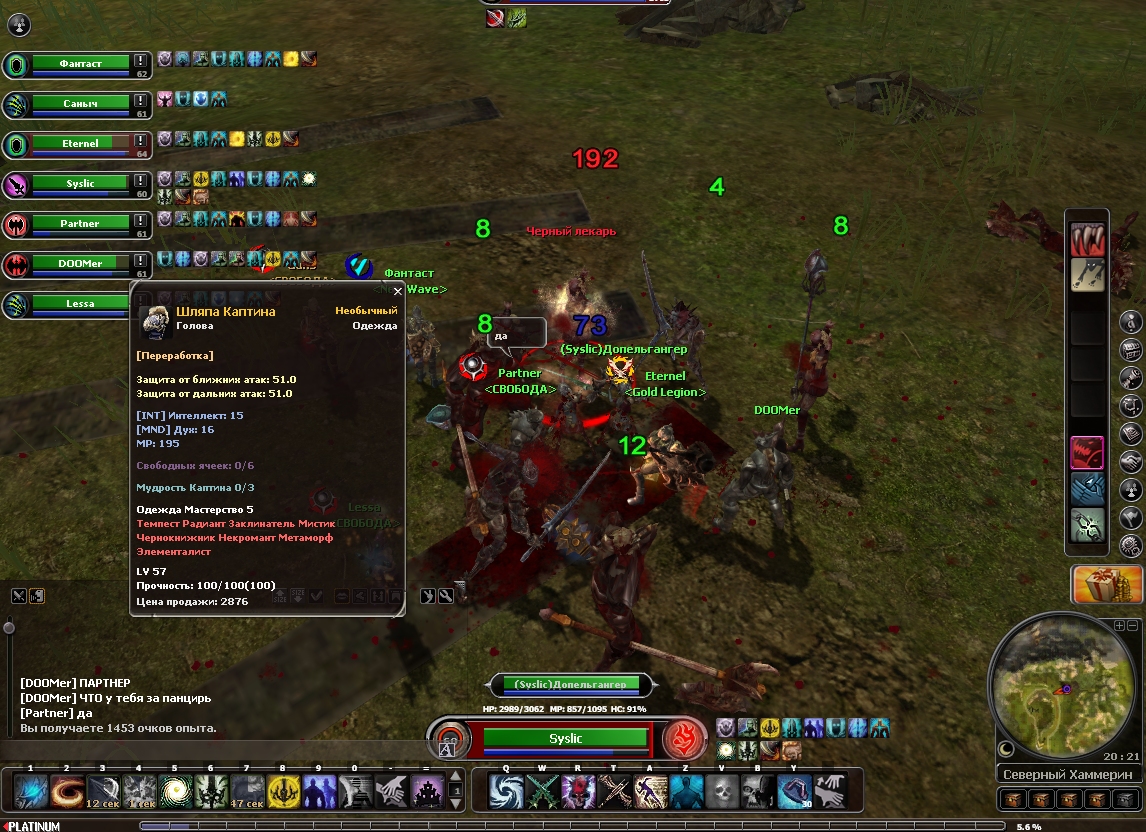Viewport: 1146px width, 832px height.
Task: Use the grey skull skill on V
Action: 721,792
